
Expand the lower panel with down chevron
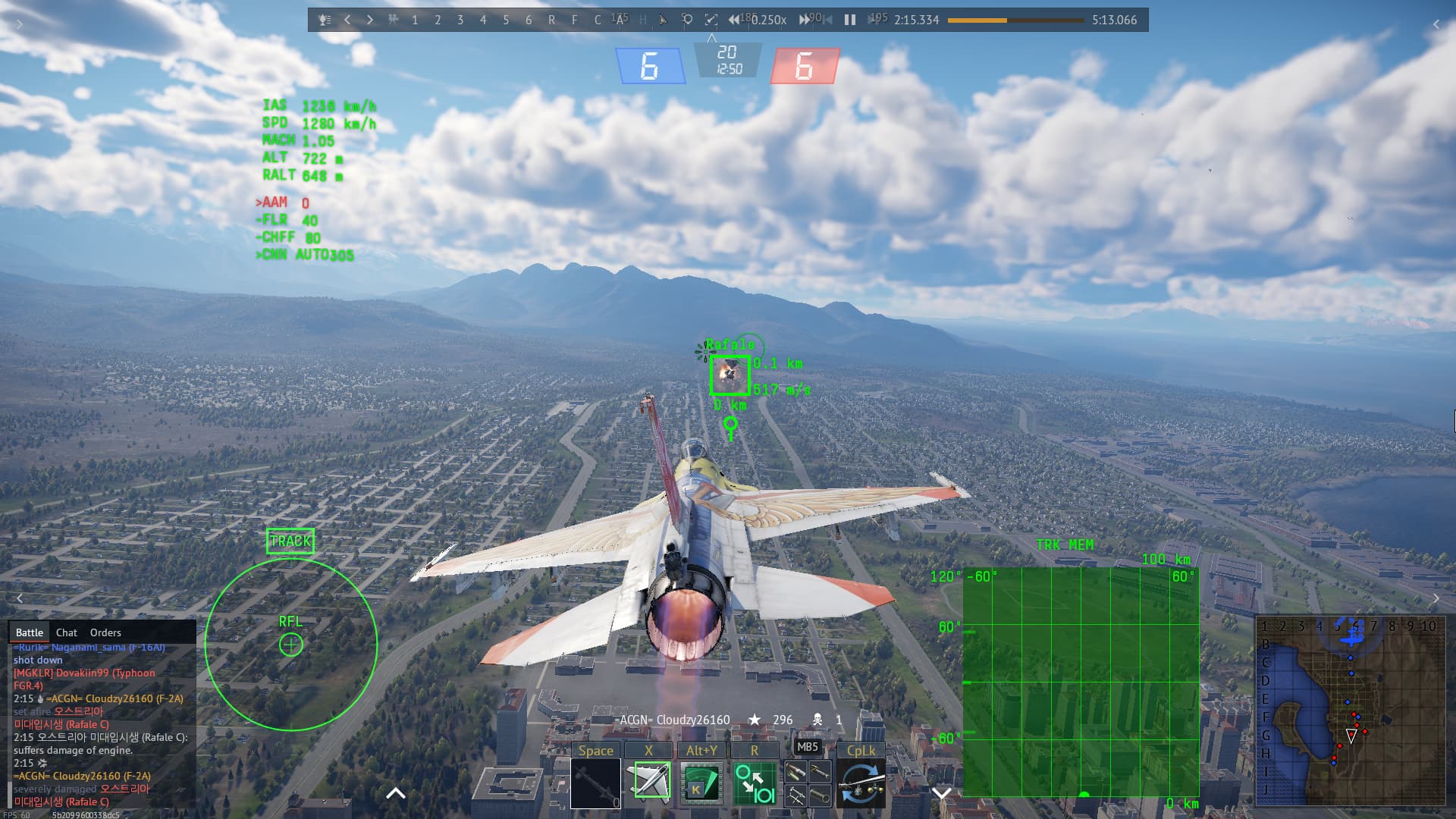point(940,793)
